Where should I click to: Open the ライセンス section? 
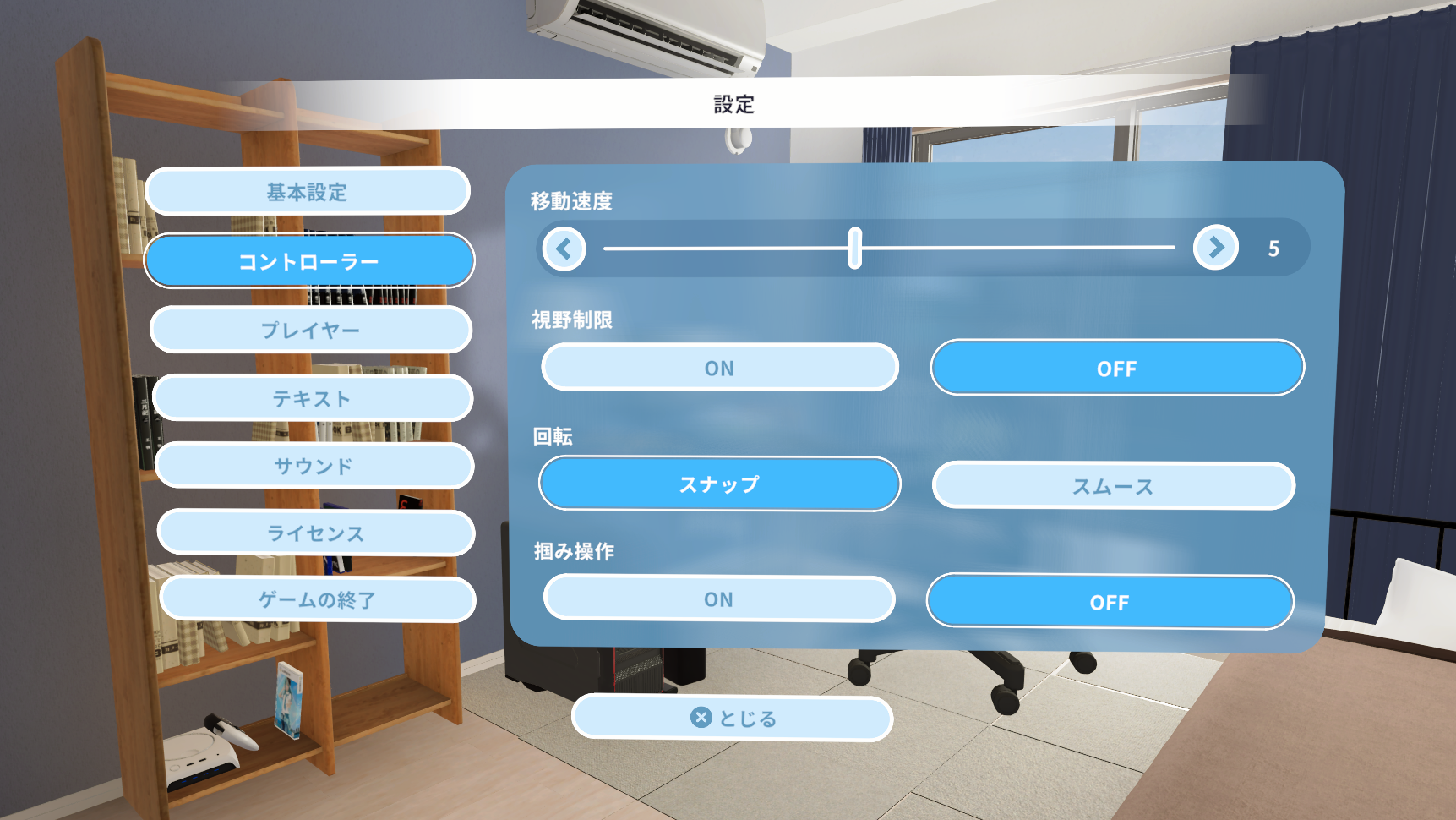(x=316, y=533)
